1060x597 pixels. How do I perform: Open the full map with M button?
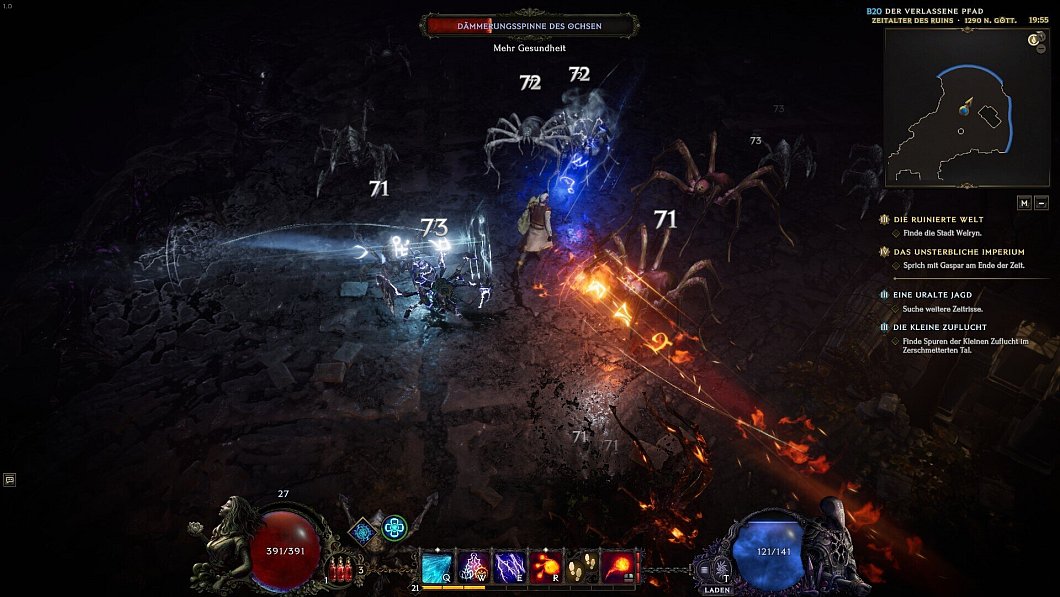pos(1024,203)
